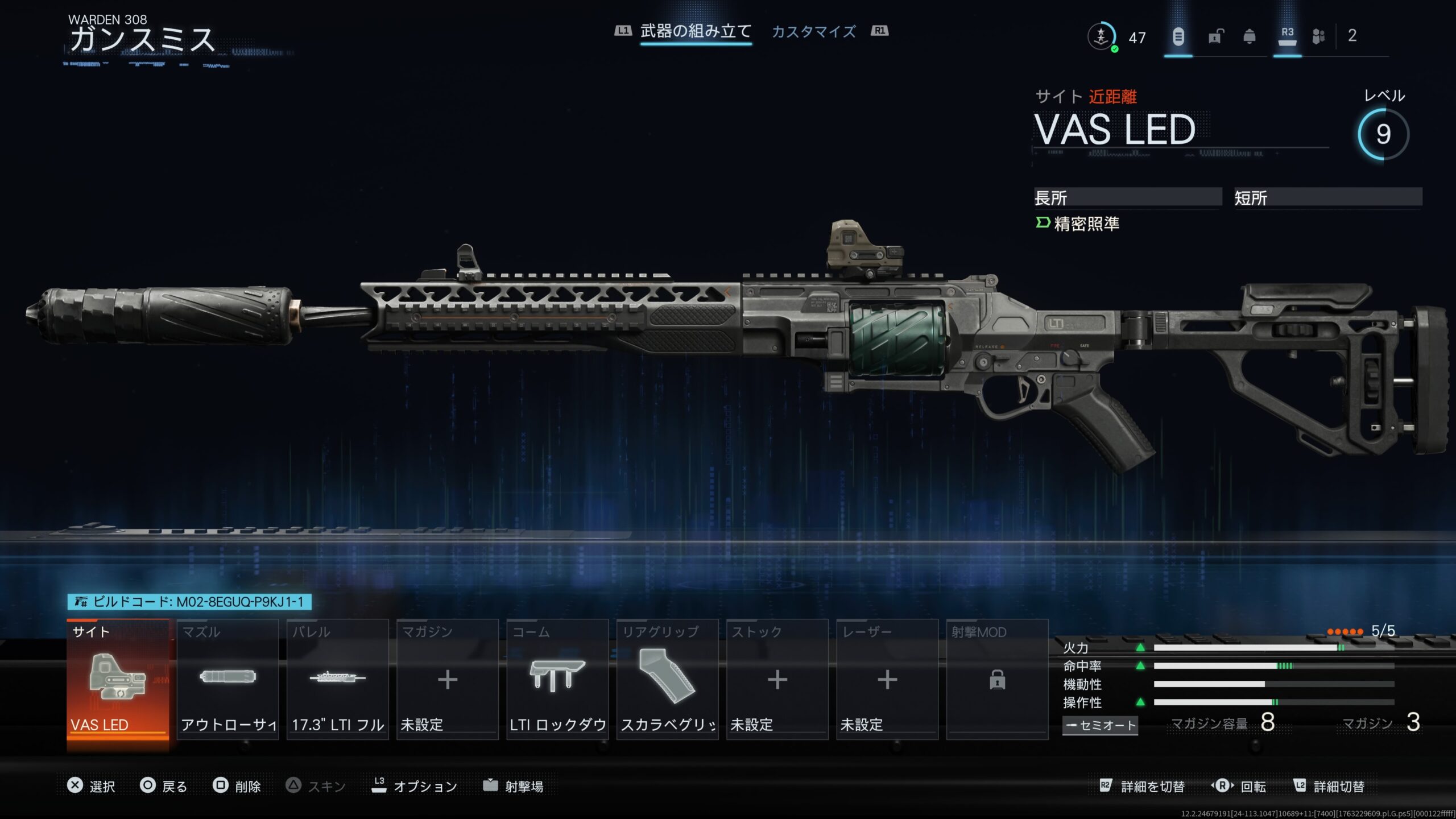Remove attachment using 削除

tap(237, 786)
